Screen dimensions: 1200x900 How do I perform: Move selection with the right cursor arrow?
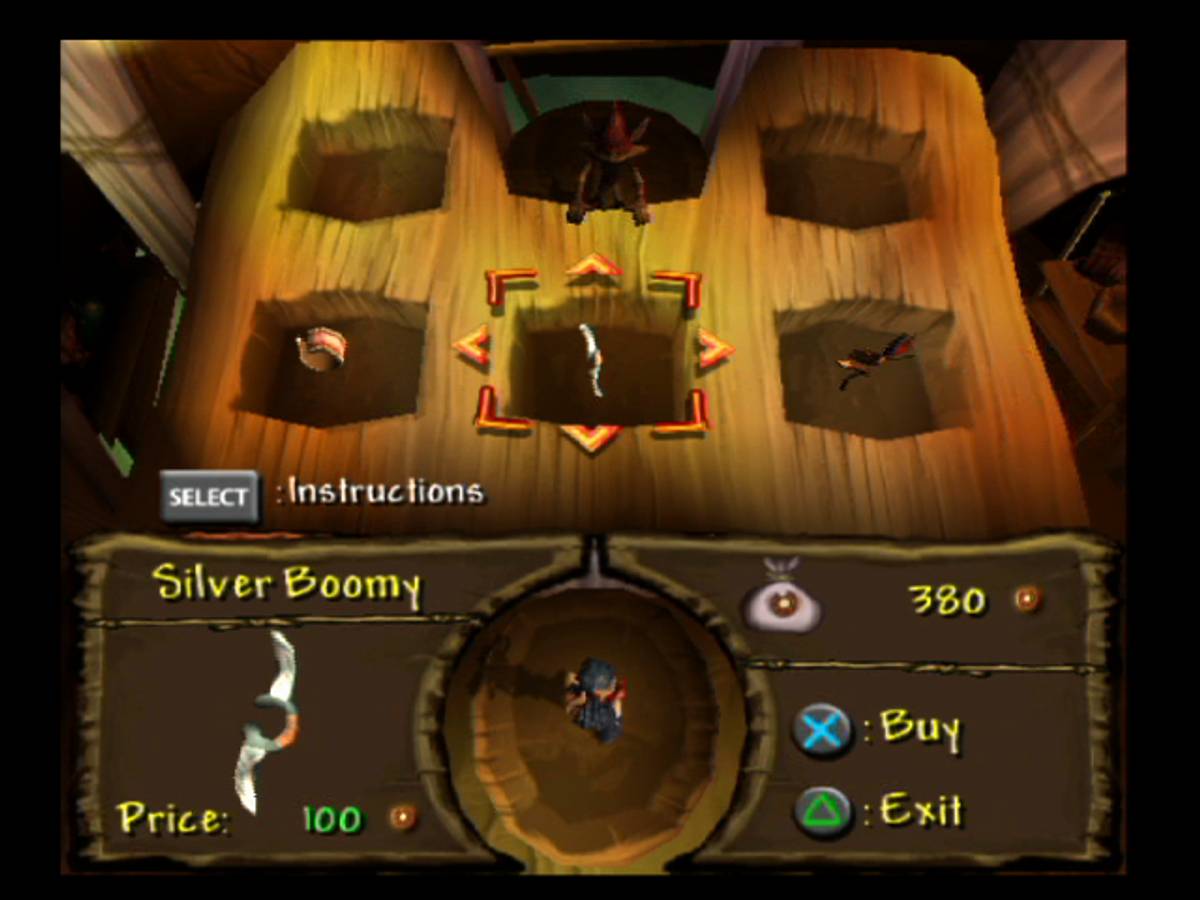point(715,349)
